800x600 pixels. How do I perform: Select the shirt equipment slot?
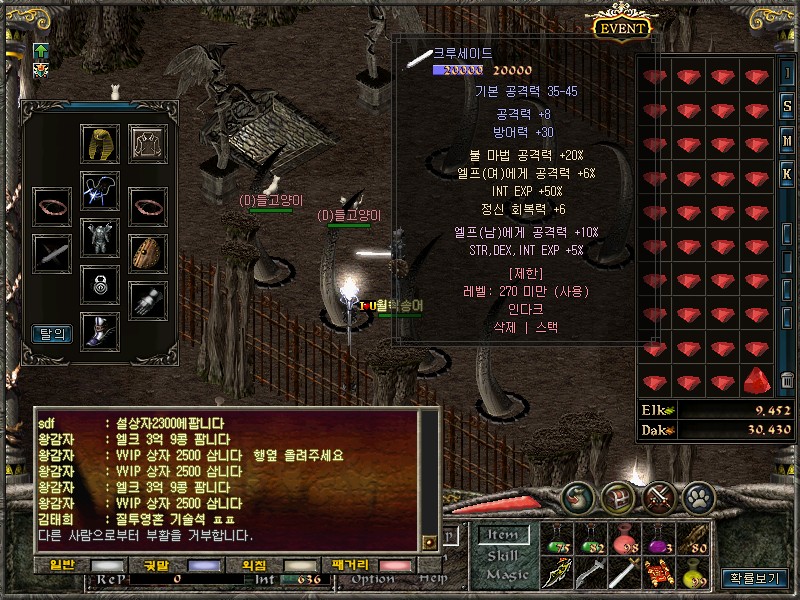coord(148,144)
